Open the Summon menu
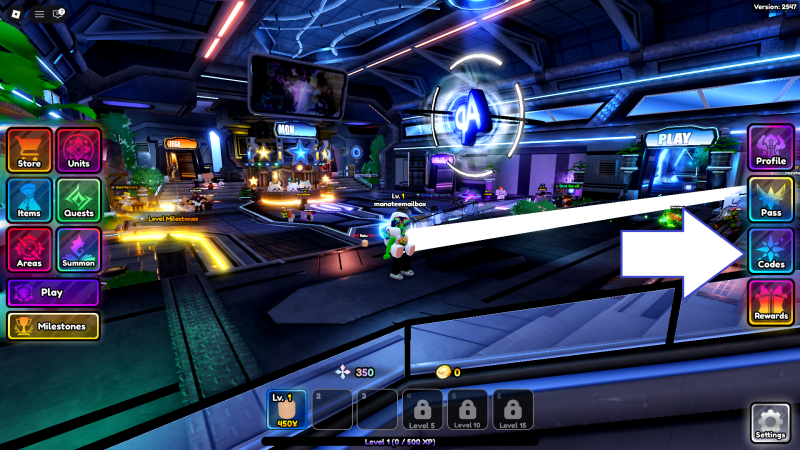The height and width of the screenshot is (450, 800). point(78,250)
